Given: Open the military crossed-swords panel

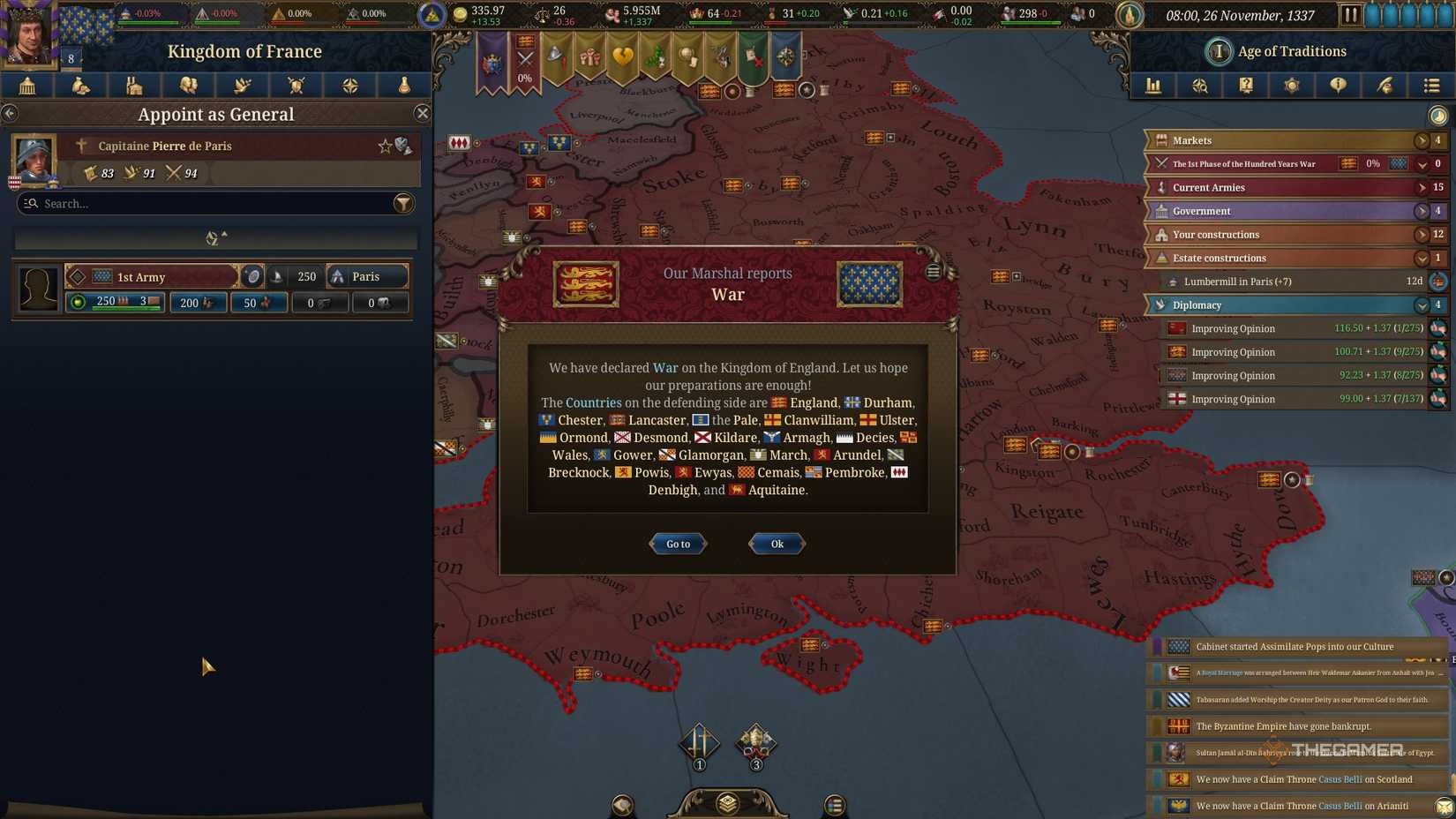Looking at the screenshot, I should (x=296, y=86).
